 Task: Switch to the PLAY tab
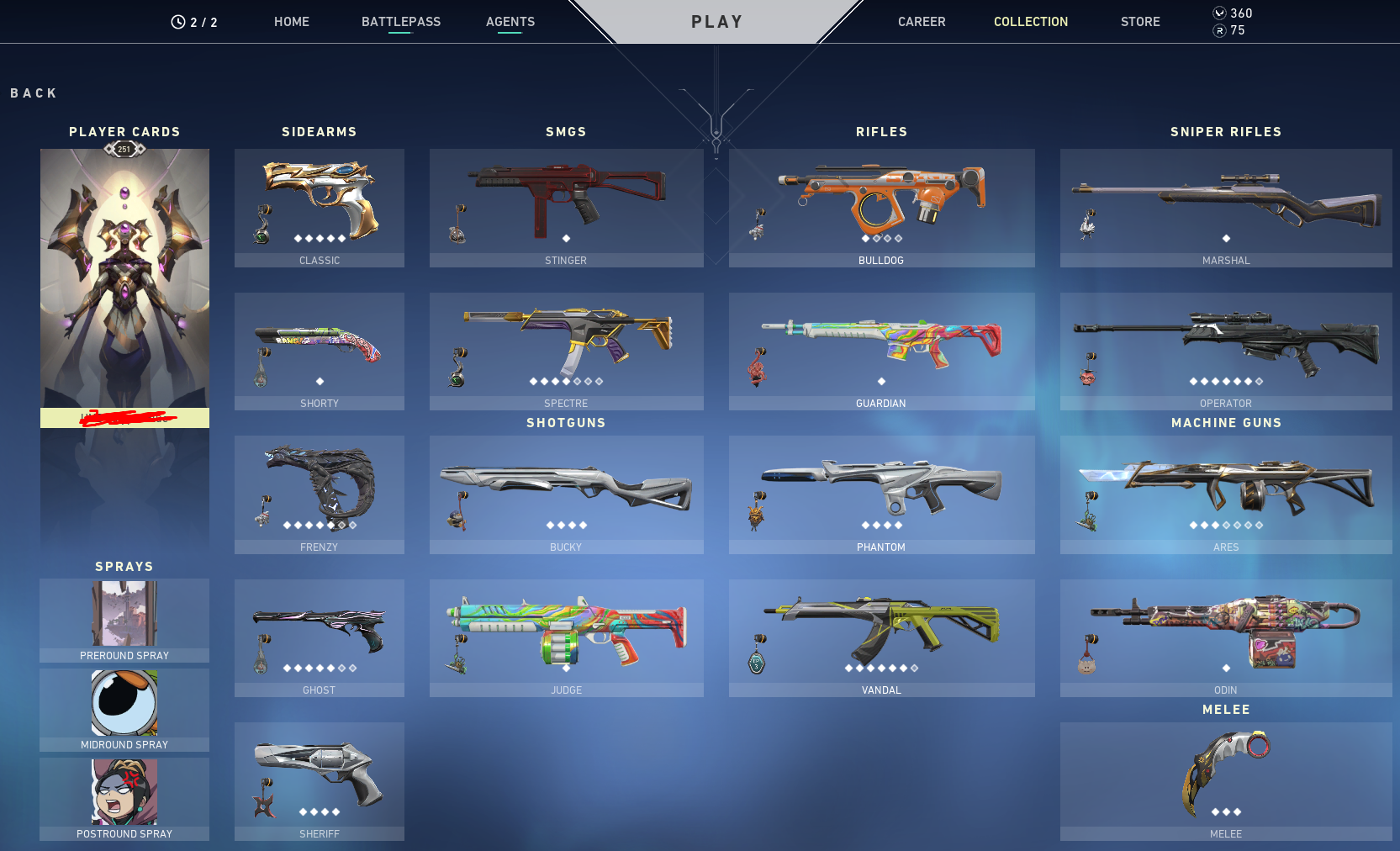point(716,22)
